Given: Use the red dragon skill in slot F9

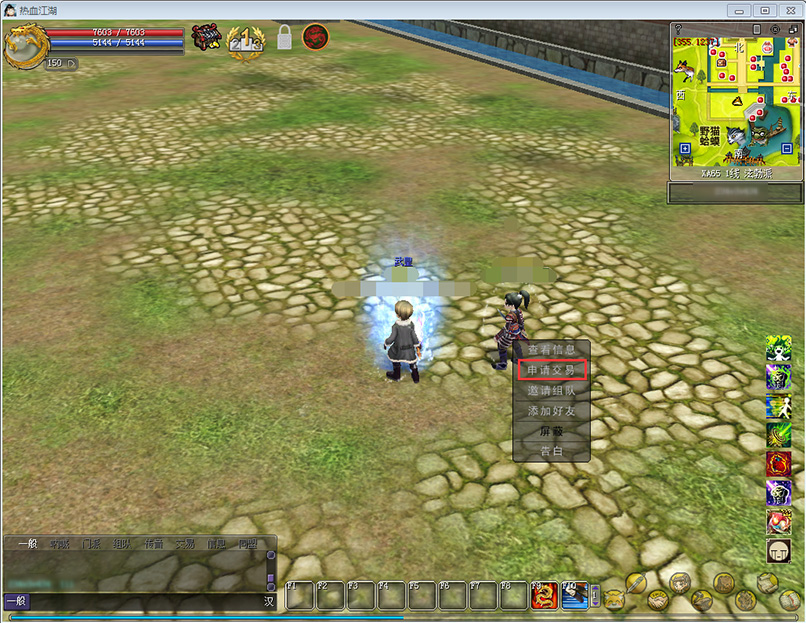Looking at the screenshot, I should (x=544, y=596).
